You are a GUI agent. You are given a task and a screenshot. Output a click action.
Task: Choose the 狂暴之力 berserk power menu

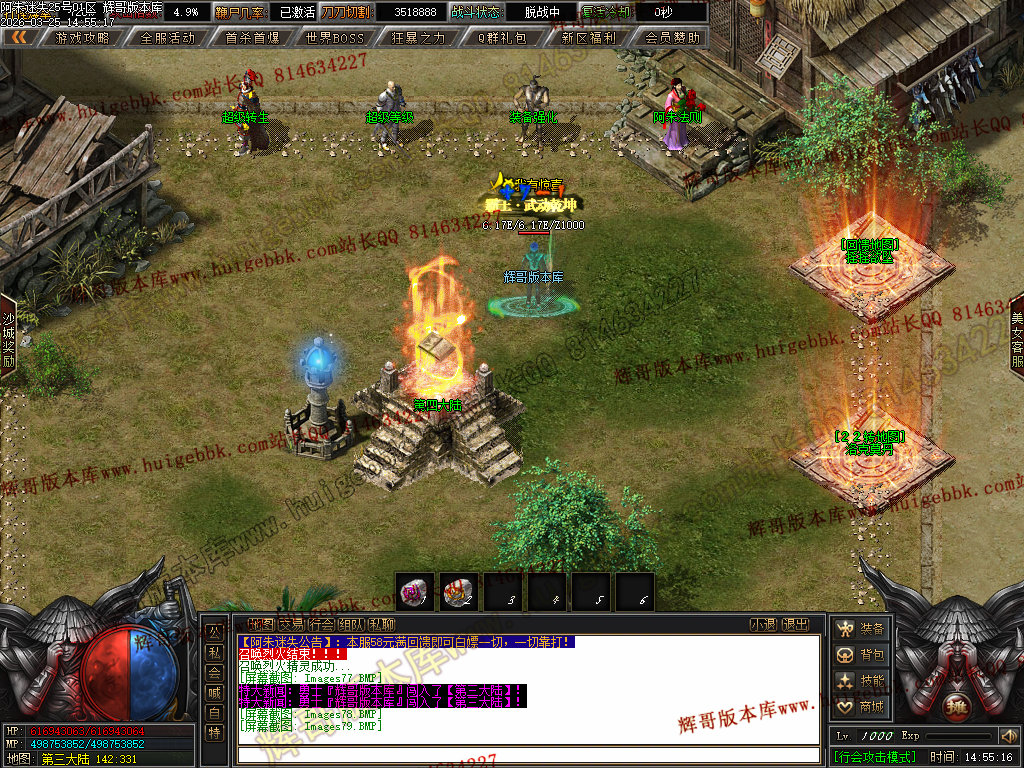coord(418,38)
